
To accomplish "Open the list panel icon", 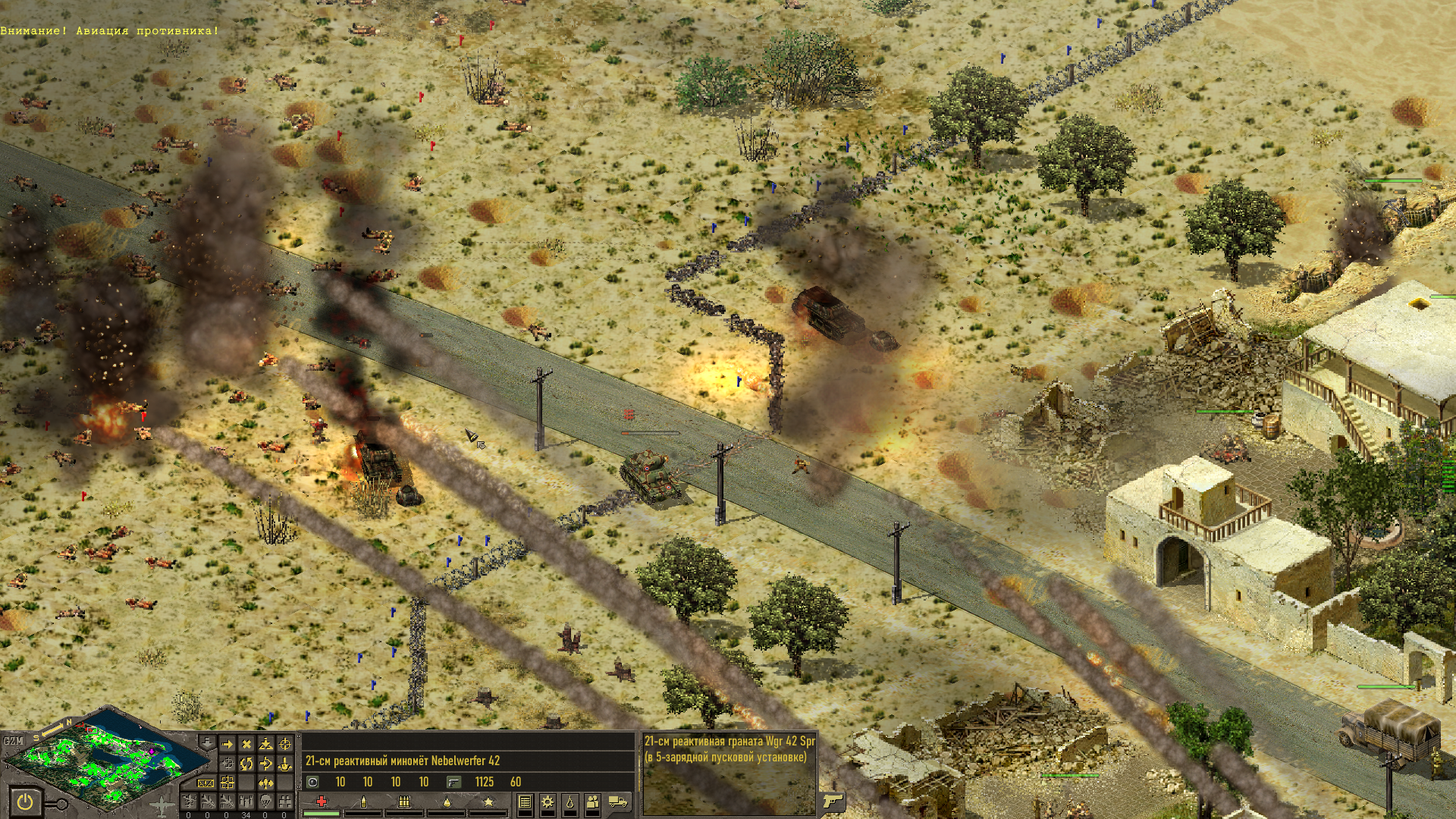I will click(x=525, y=802).
